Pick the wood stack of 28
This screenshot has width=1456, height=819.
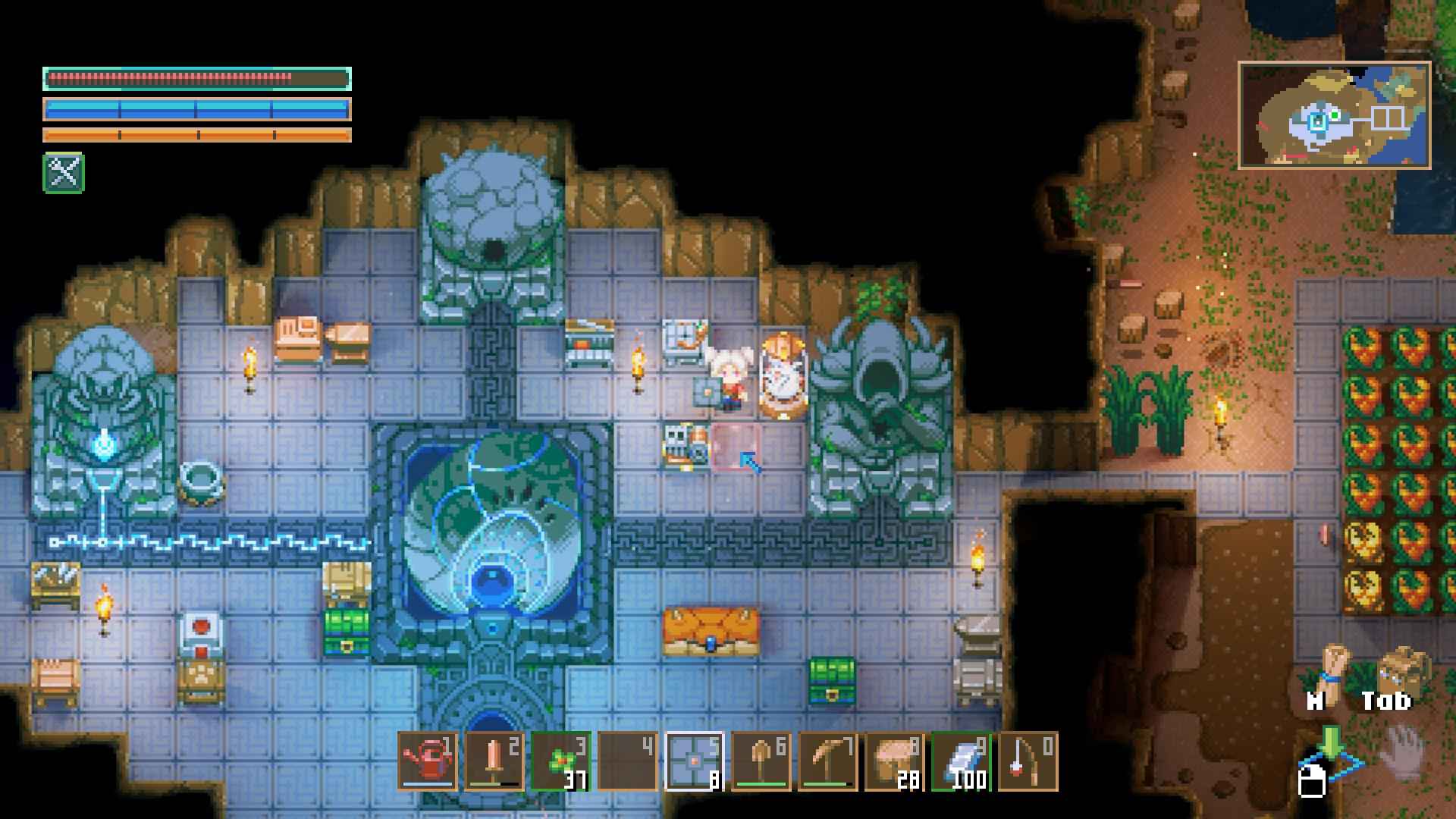(895, 761)
